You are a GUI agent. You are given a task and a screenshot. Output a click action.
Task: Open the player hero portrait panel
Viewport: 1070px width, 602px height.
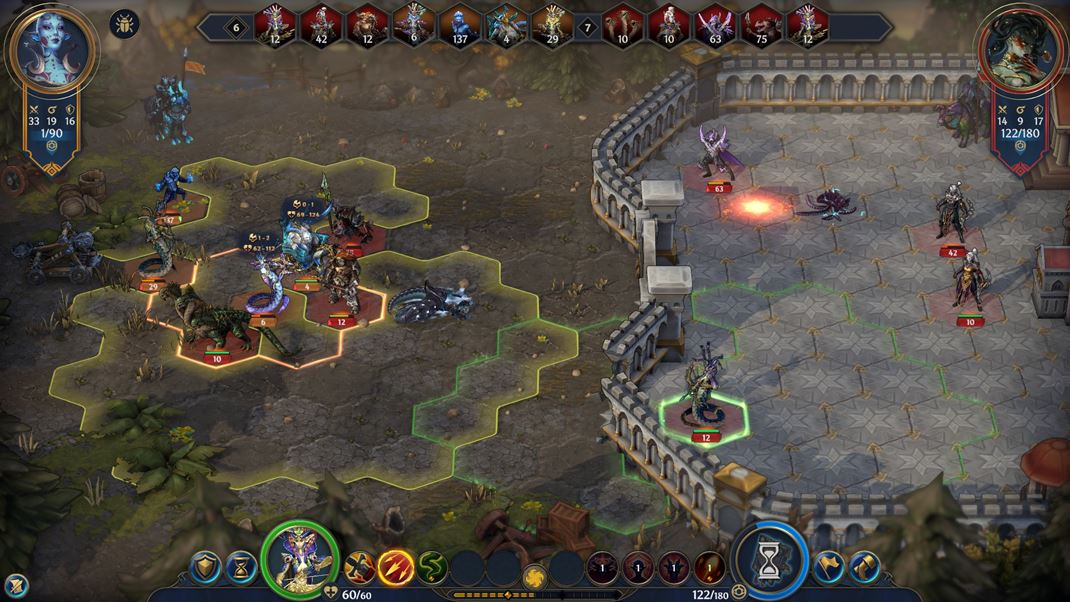coord(51,49)
